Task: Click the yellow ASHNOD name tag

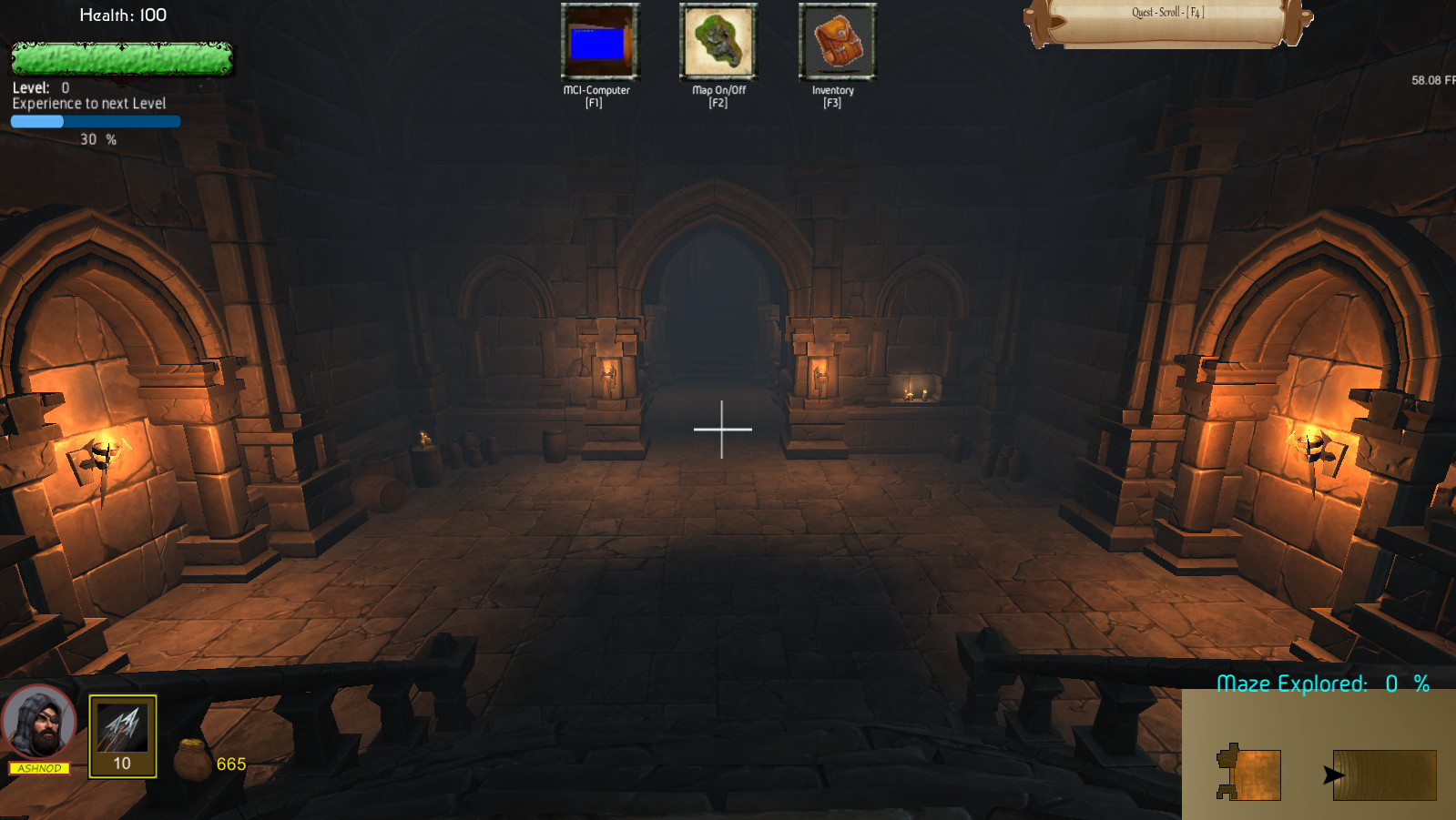Action: (x=37, y=770)
